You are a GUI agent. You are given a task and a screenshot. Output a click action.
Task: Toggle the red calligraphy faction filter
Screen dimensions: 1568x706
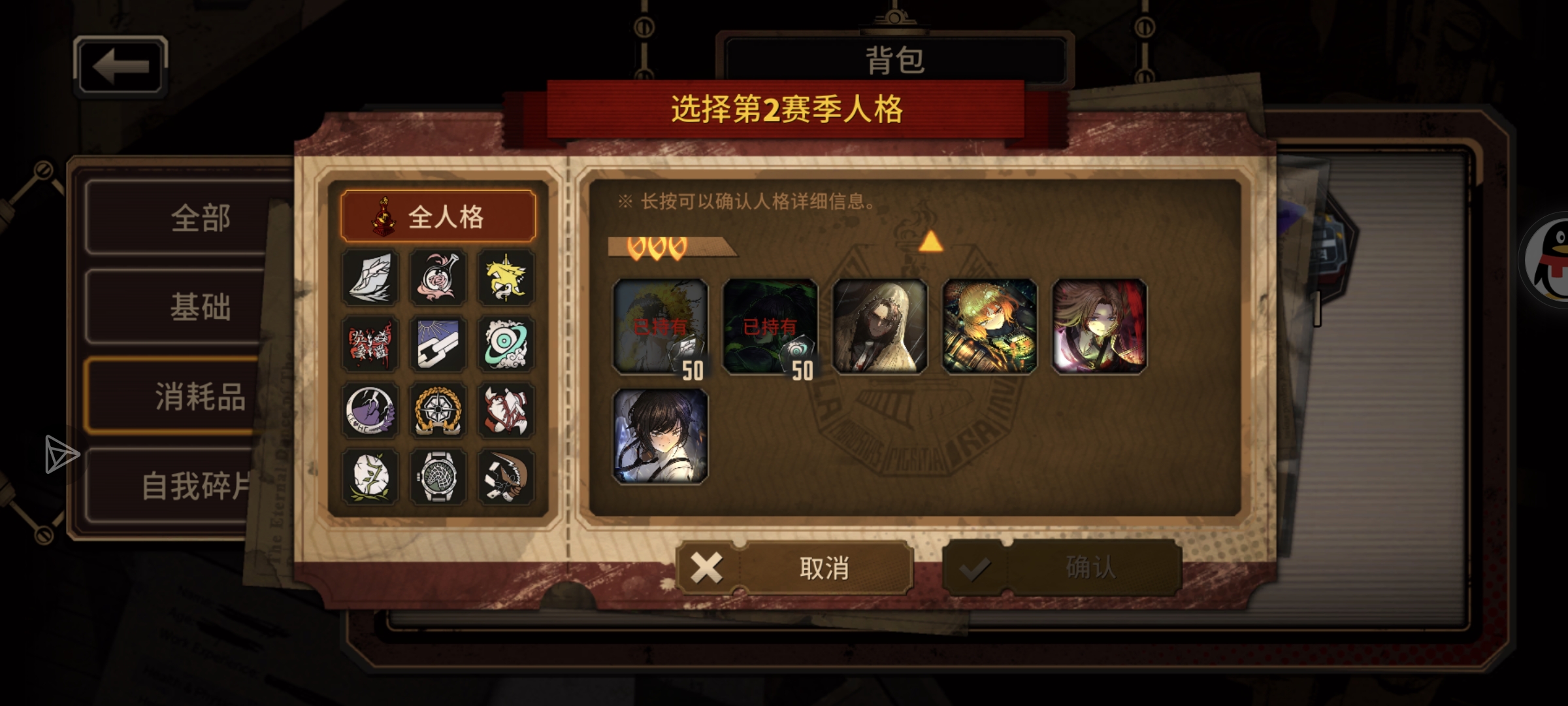coord(369,345)
